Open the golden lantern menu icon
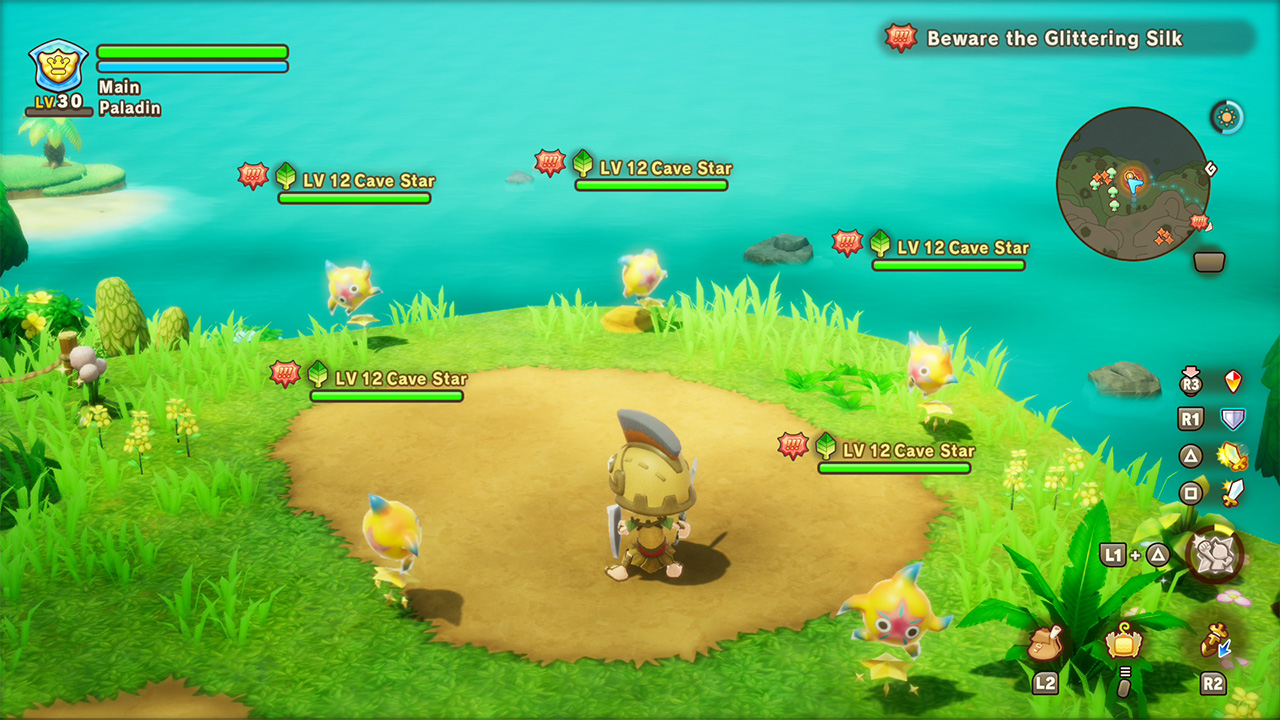Viewport: 1280px width, 720px height. coord(1123,641)
